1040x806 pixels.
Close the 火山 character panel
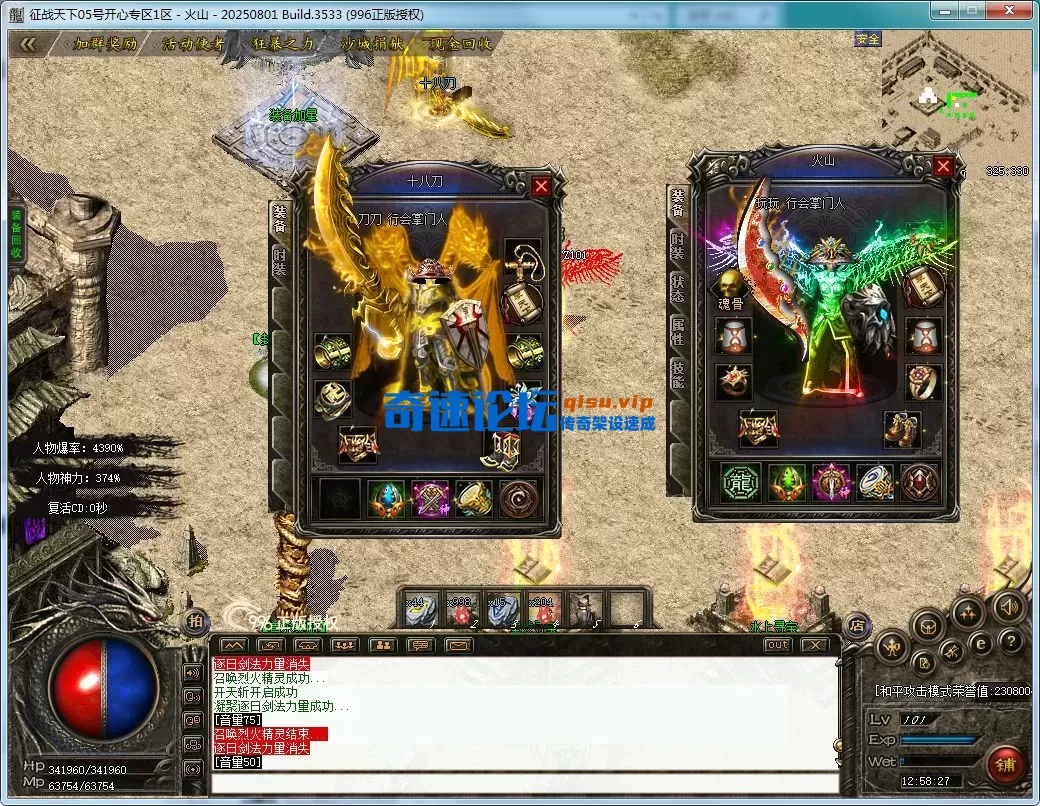943,166
